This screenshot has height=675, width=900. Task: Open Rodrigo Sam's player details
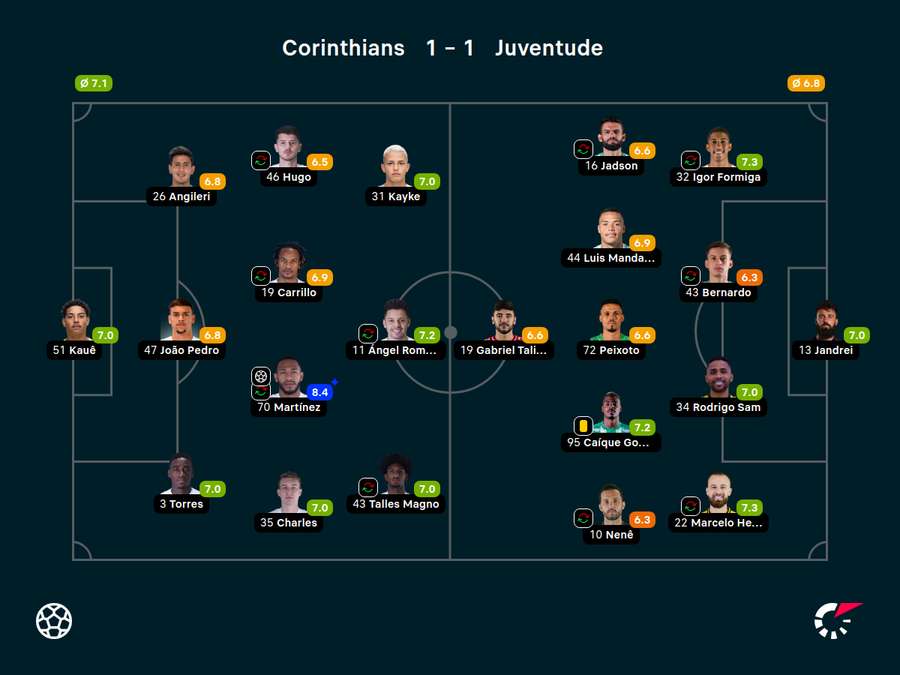click(718, 380)
